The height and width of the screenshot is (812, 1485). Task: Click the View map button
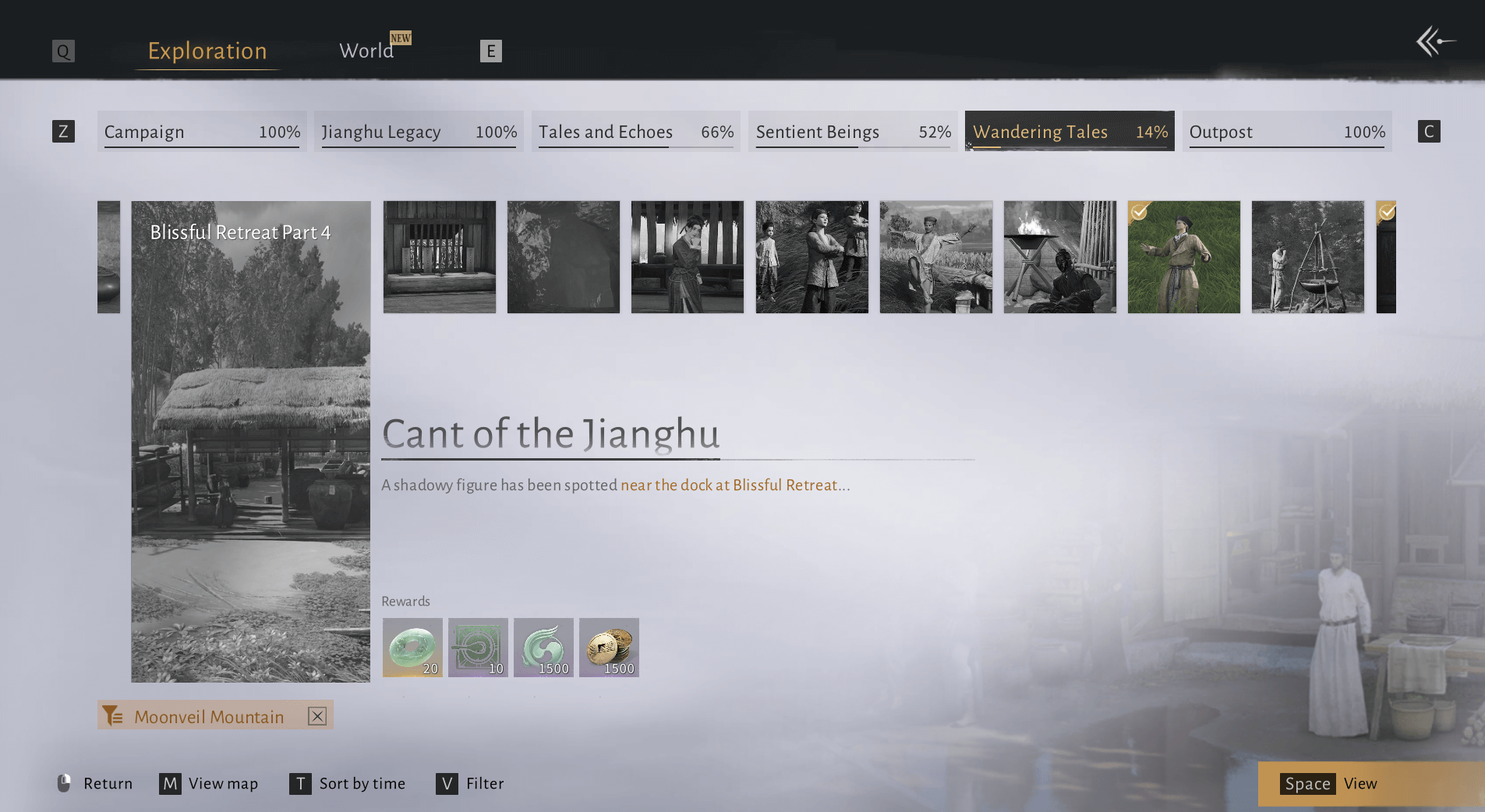click(x=209, y=783)
